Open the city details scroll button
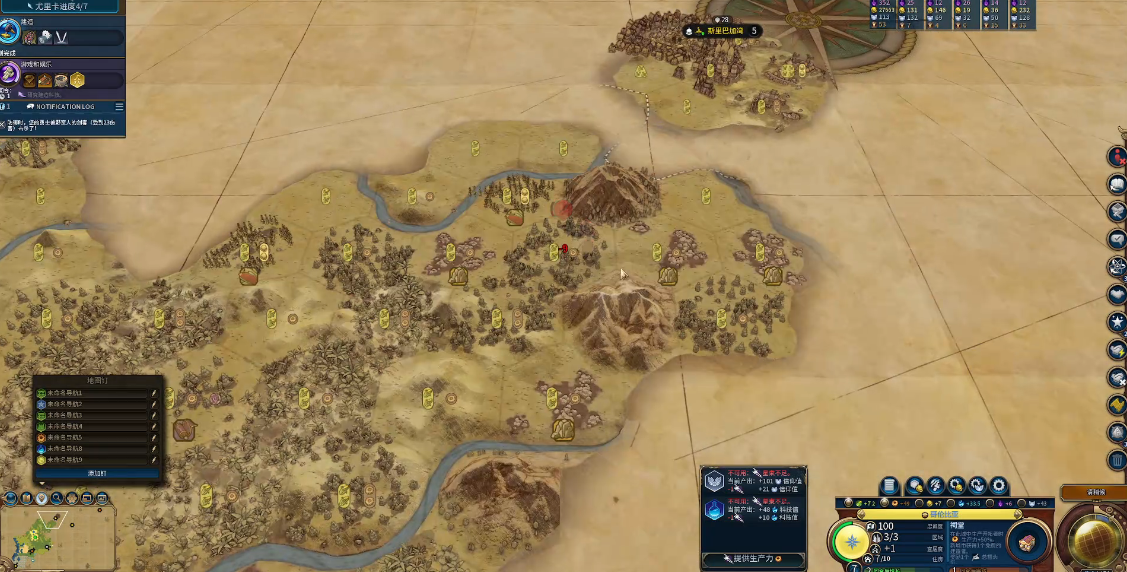Image resolution: width=1127 pixels, height=572 pixels. point(888,485)
